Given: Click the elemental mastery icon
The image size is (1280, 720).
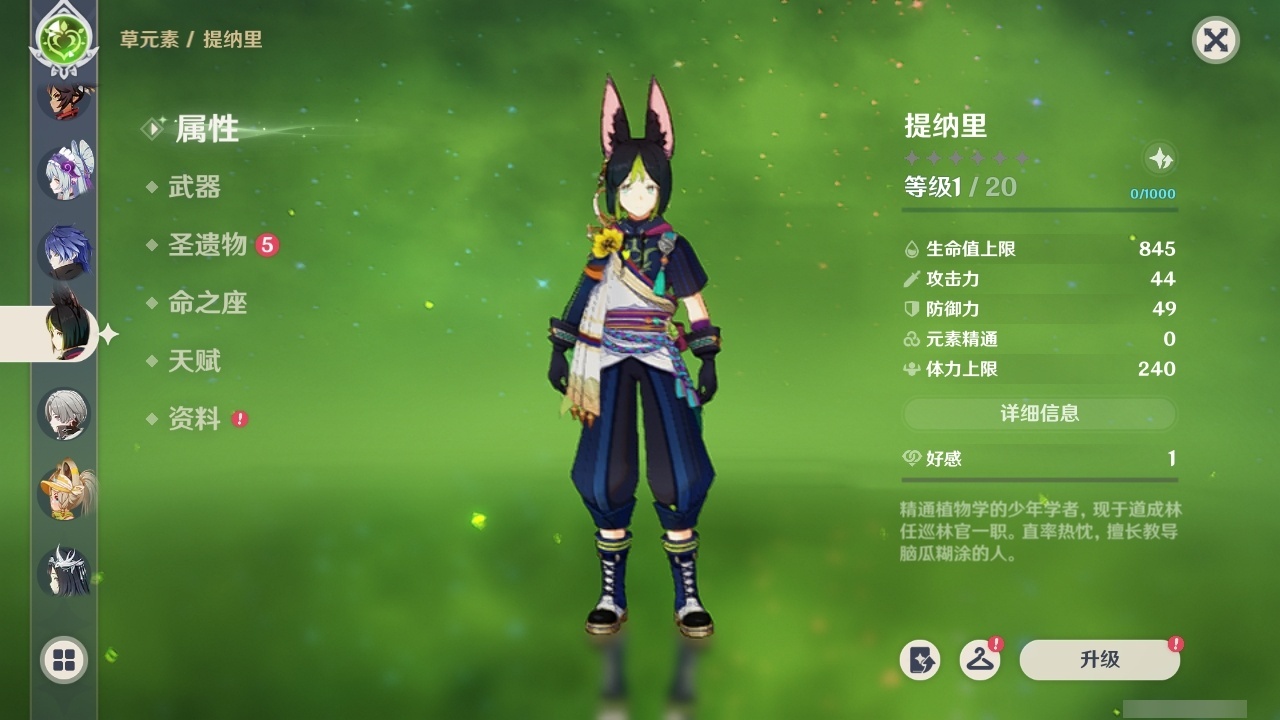Looking at the screenshot, I should 912,339.
